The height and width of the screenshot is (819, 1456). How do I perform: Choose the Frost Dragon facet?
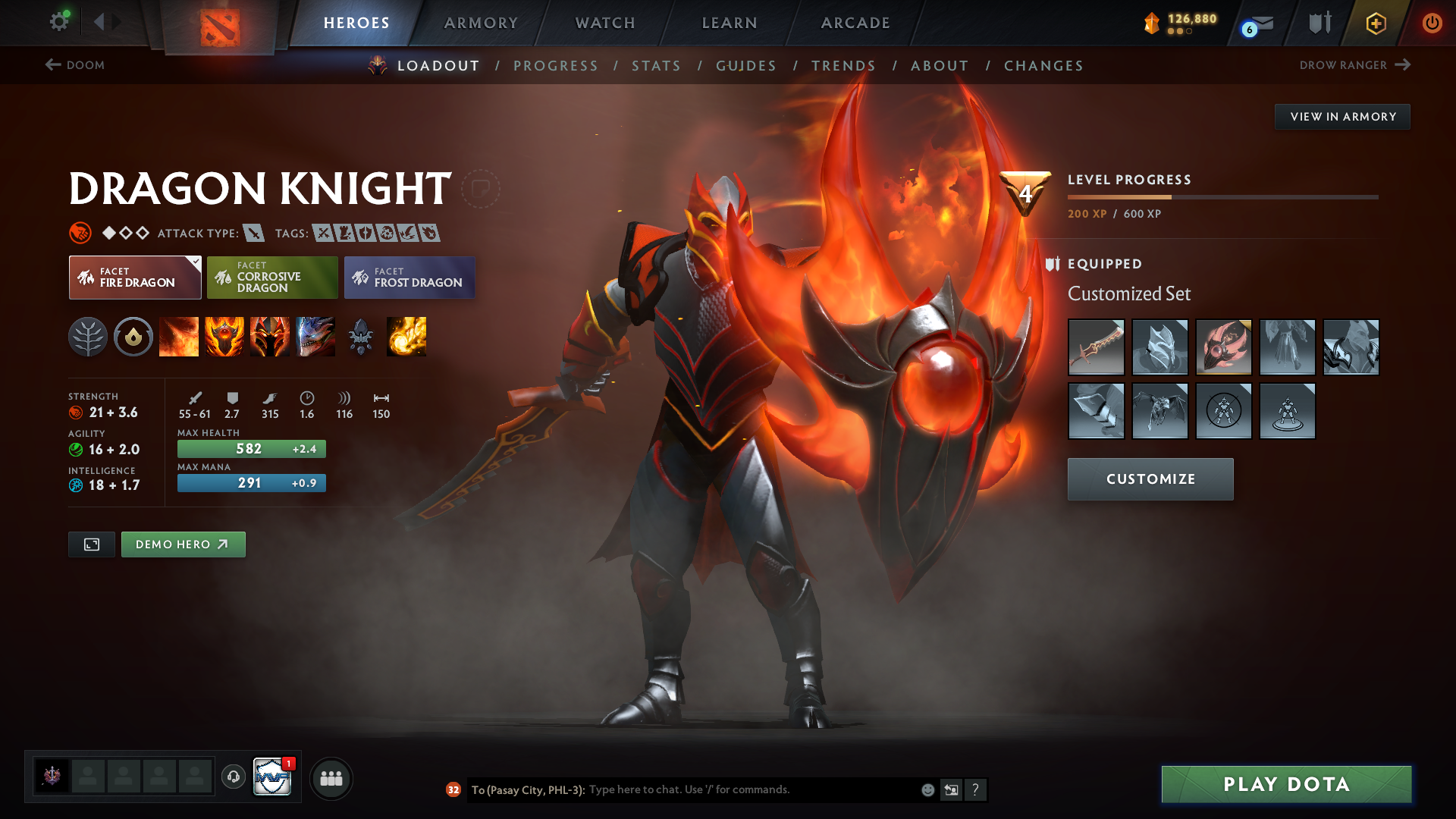(409, 278)
